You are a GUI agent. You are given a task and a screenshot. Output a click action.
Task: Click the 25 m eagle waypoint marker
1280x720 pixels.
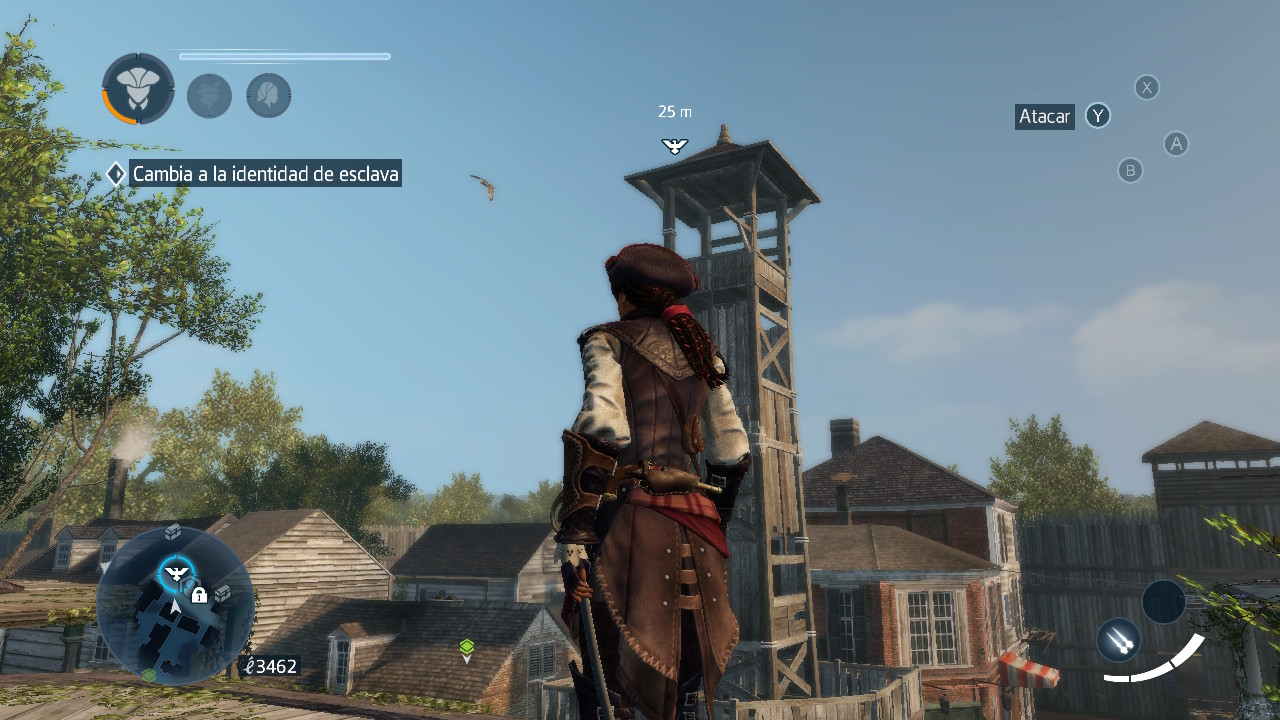[x=675, y=146]
